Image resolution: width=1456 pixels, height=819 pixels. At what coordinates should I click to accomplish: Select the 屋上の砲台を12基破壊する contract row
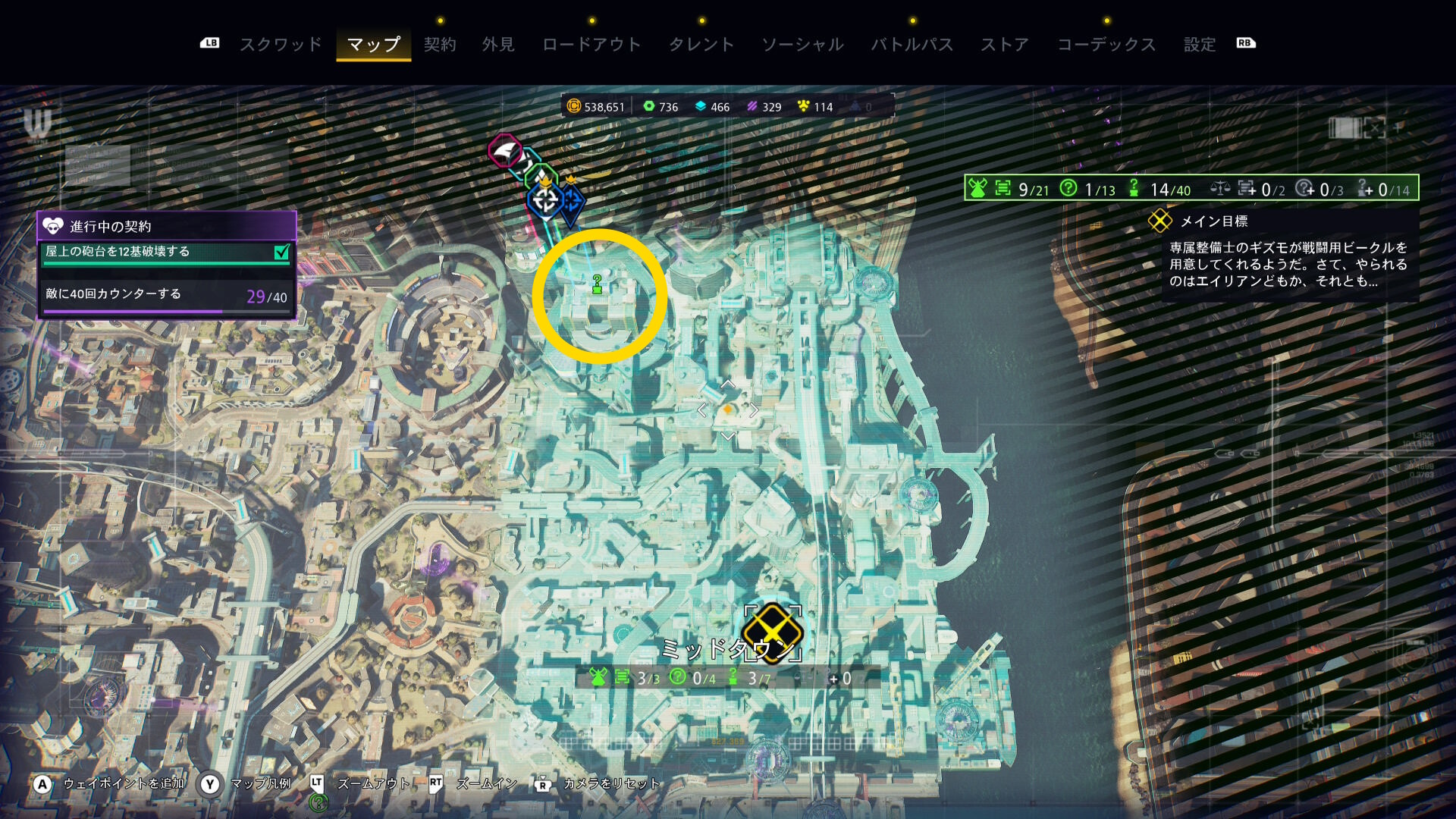pyautogui.click(x=167, y=252)
